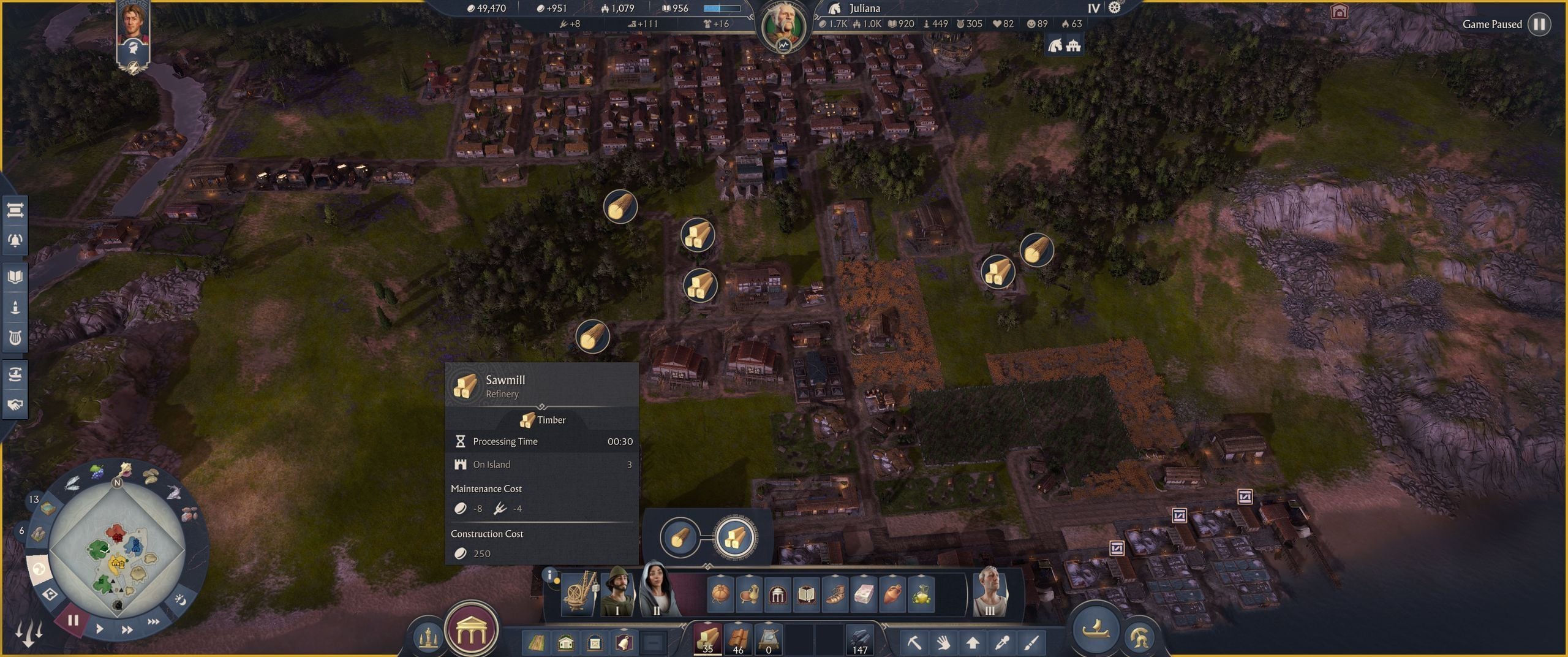The image size is (1568, 657).
Task: Open tier III bald man population portrait
Action: click(x=990, y=592)
